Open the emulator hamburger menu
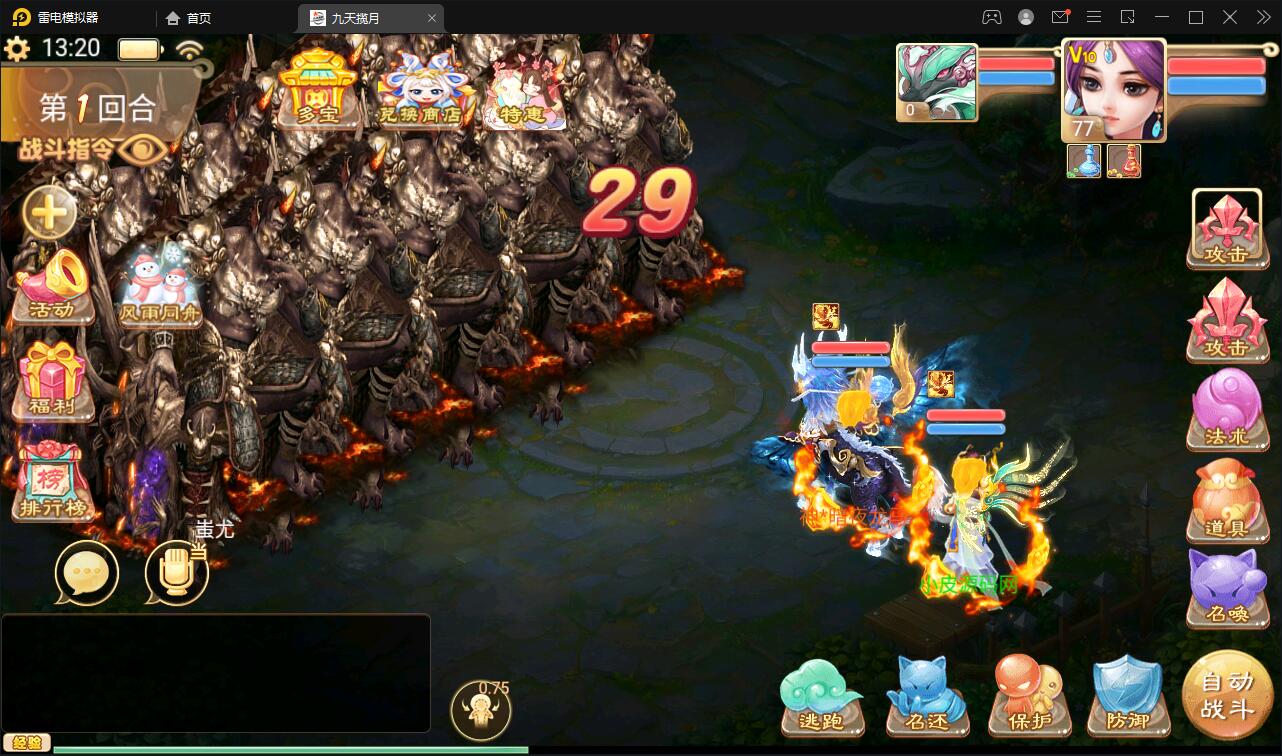Viewport: 1282px width, 756px height. click(x=1094, y=17)
